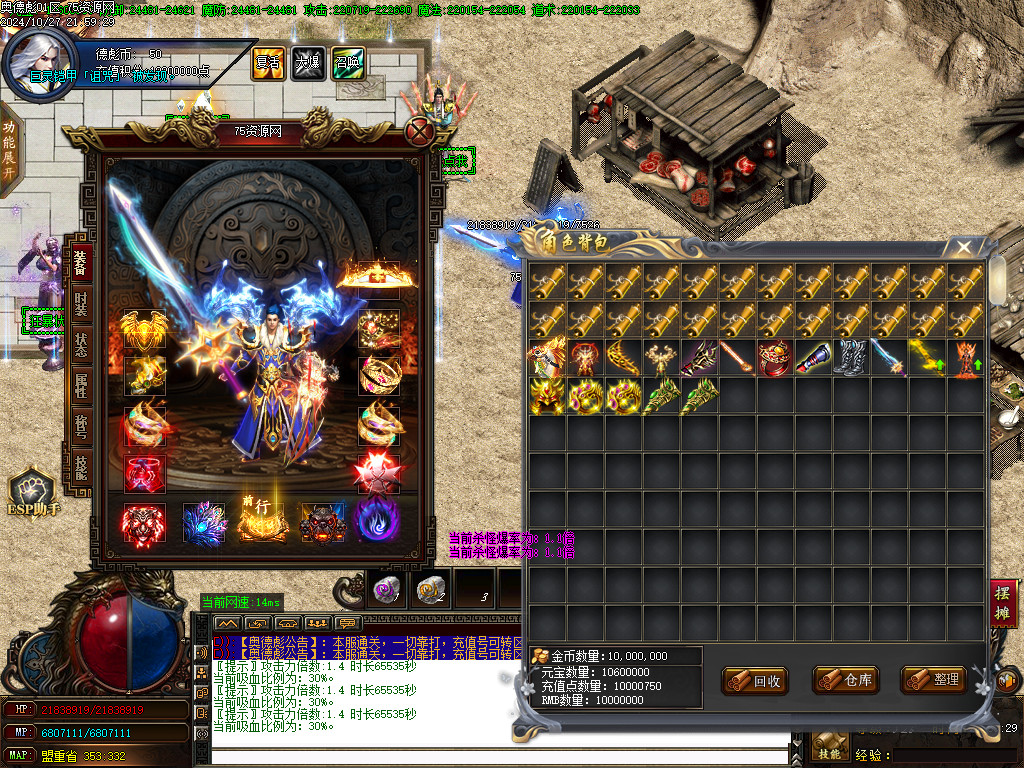
Task: Open the 仓库 warehouse
Action: click(846, 681)
